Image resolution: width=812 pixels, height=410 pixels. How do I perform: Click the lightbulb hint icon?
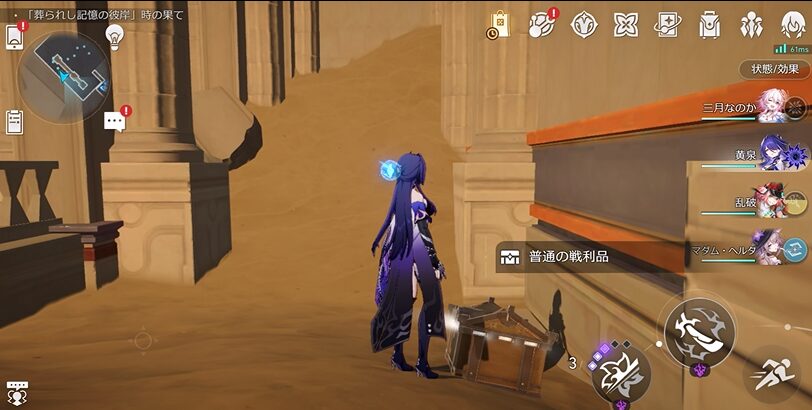114,36
